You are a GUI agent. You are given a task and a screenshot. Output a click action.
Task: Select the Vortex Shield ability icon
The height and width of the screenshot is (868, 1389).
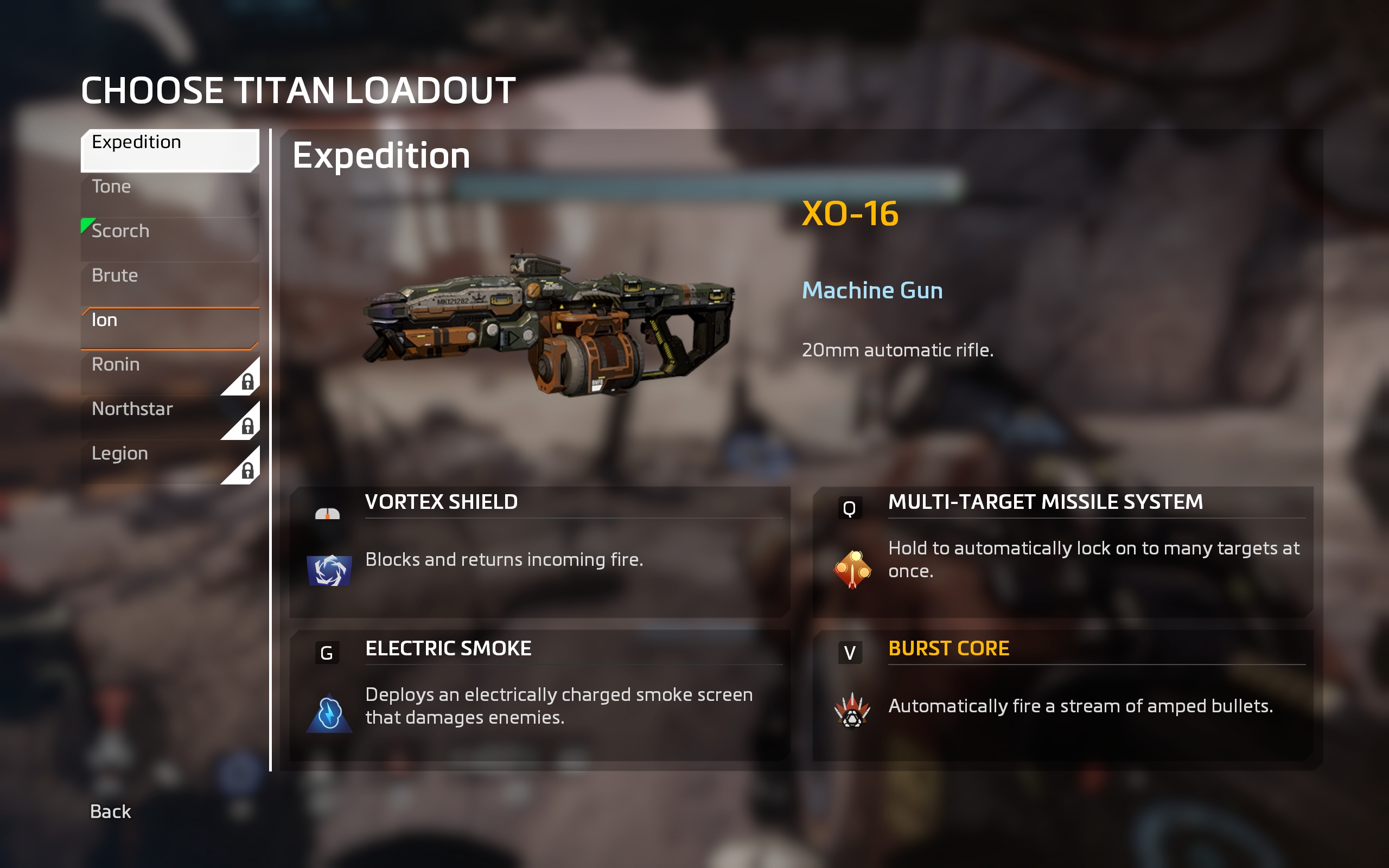329,570
